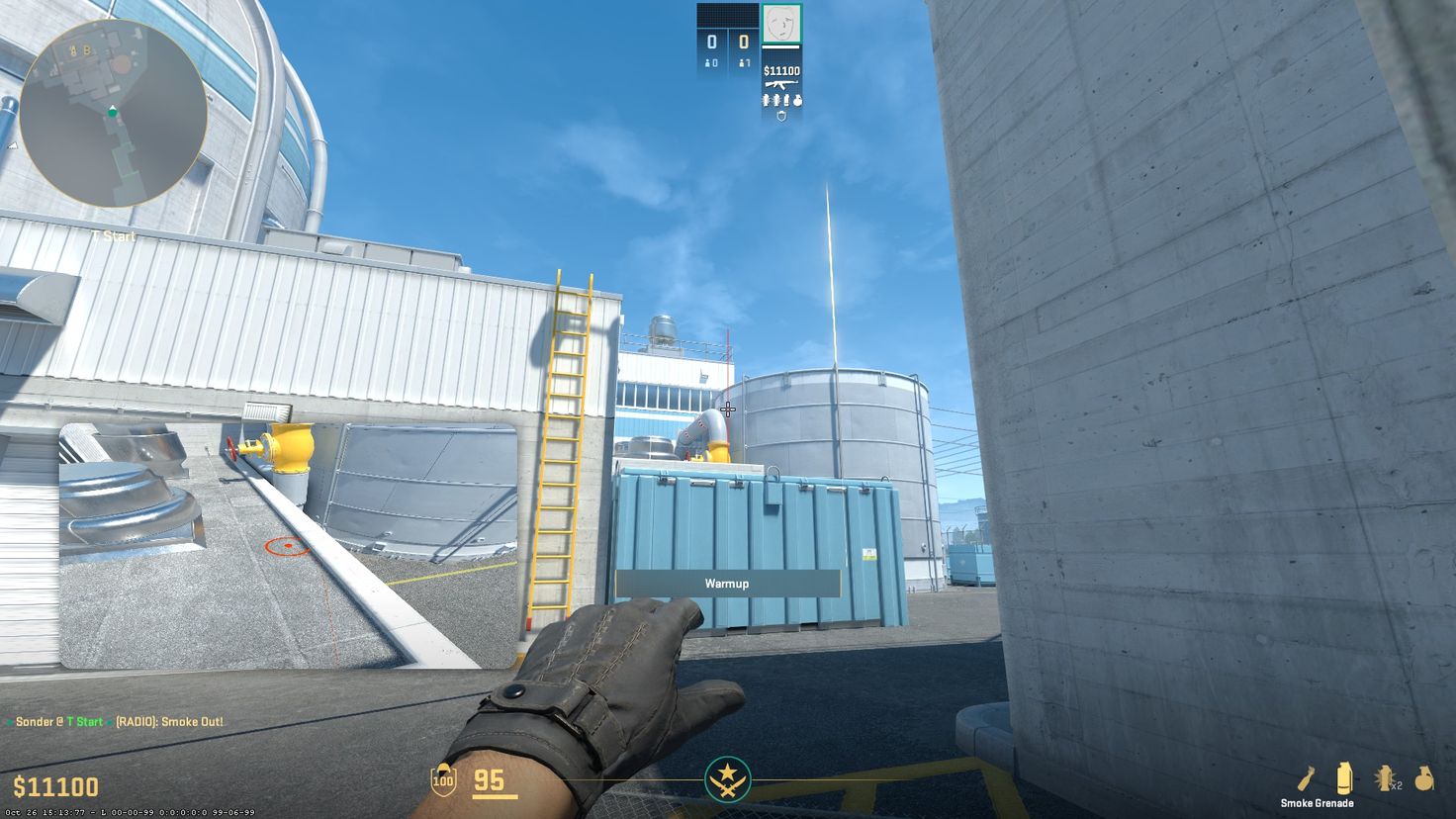The height and width of the screenshot is (819, 1456).
Task: Click the team star emblem at bottom center
Action: click(x=728, y=780)
